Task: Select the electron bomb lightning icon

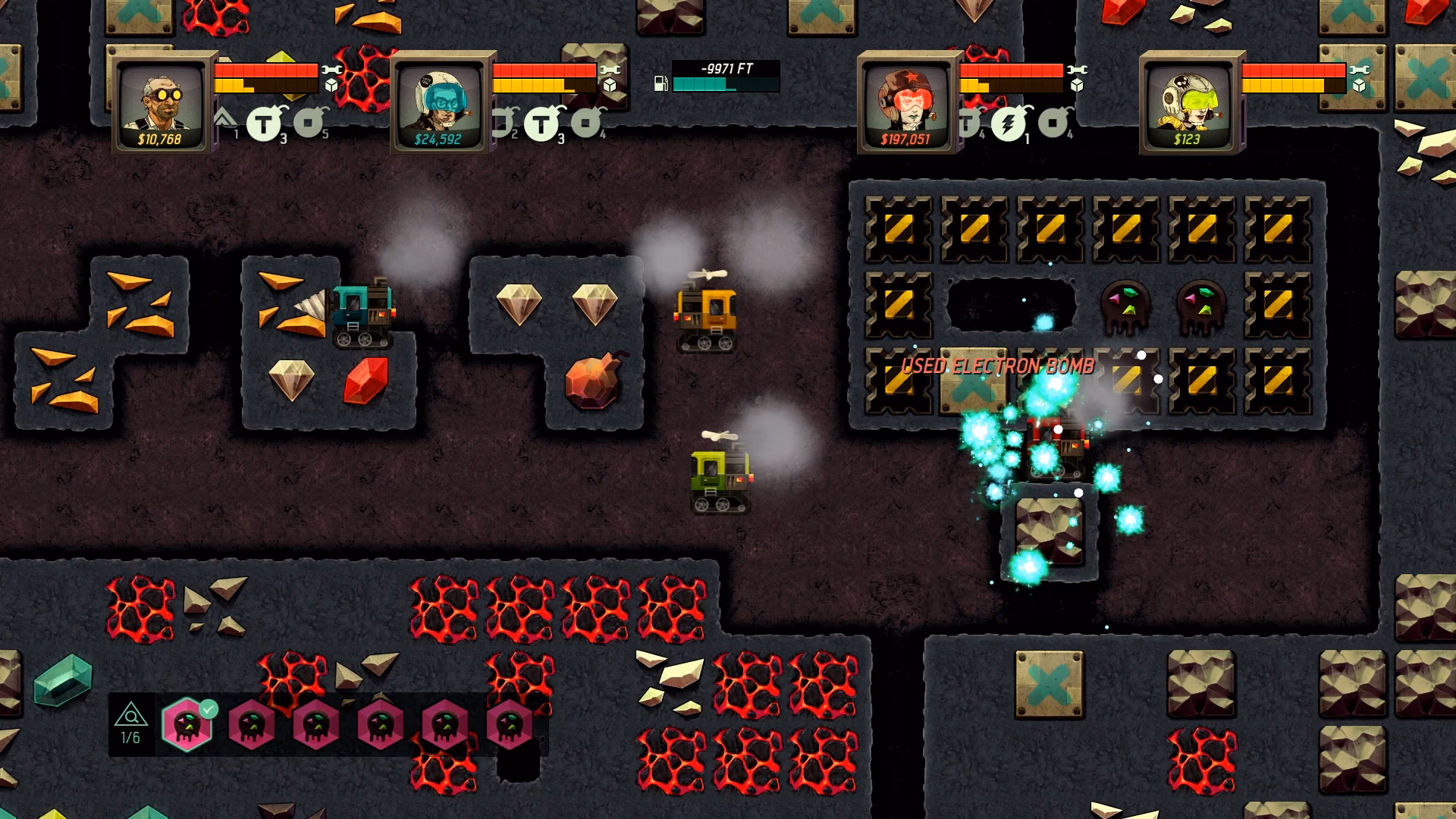Action: pyautogui.click(x=1007, y=122)
